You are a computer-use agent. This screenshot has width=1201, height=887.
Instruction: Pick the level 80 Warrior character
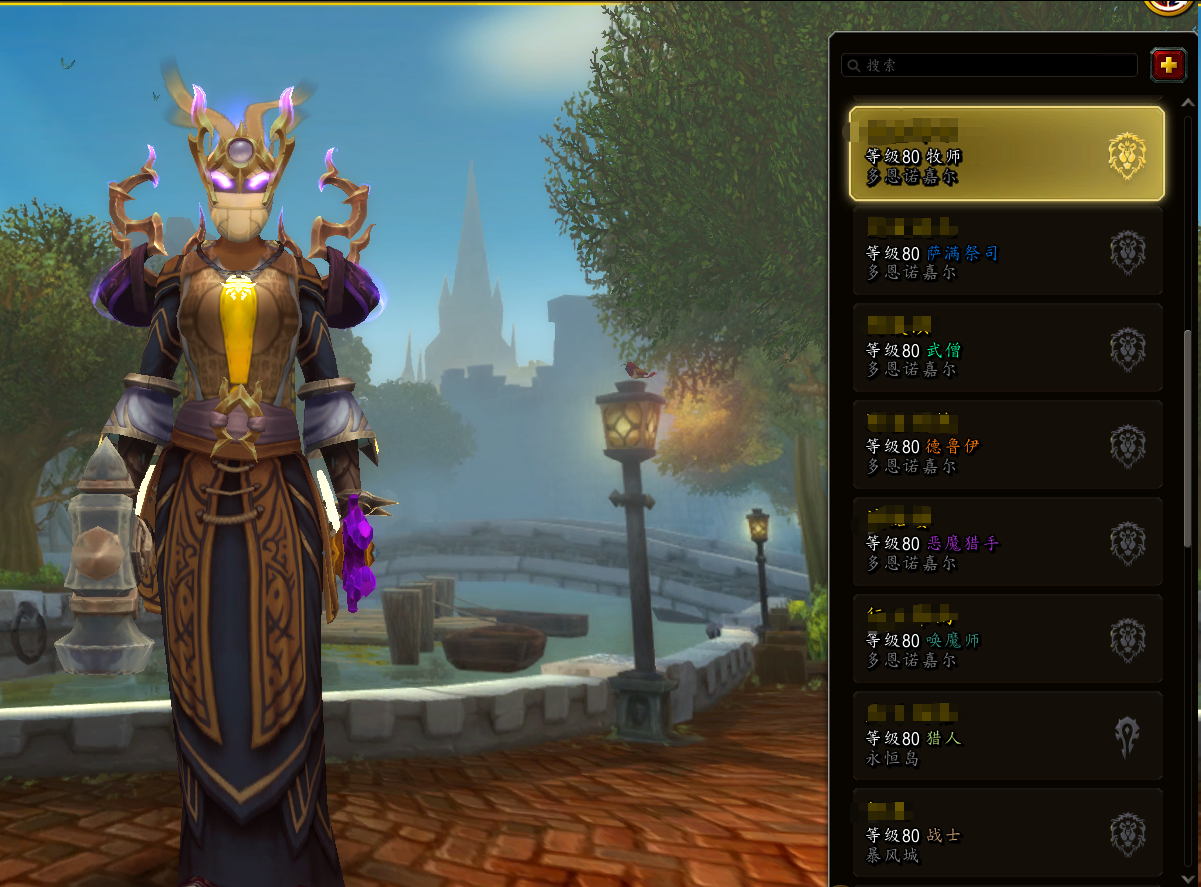tap(1007, 832)
